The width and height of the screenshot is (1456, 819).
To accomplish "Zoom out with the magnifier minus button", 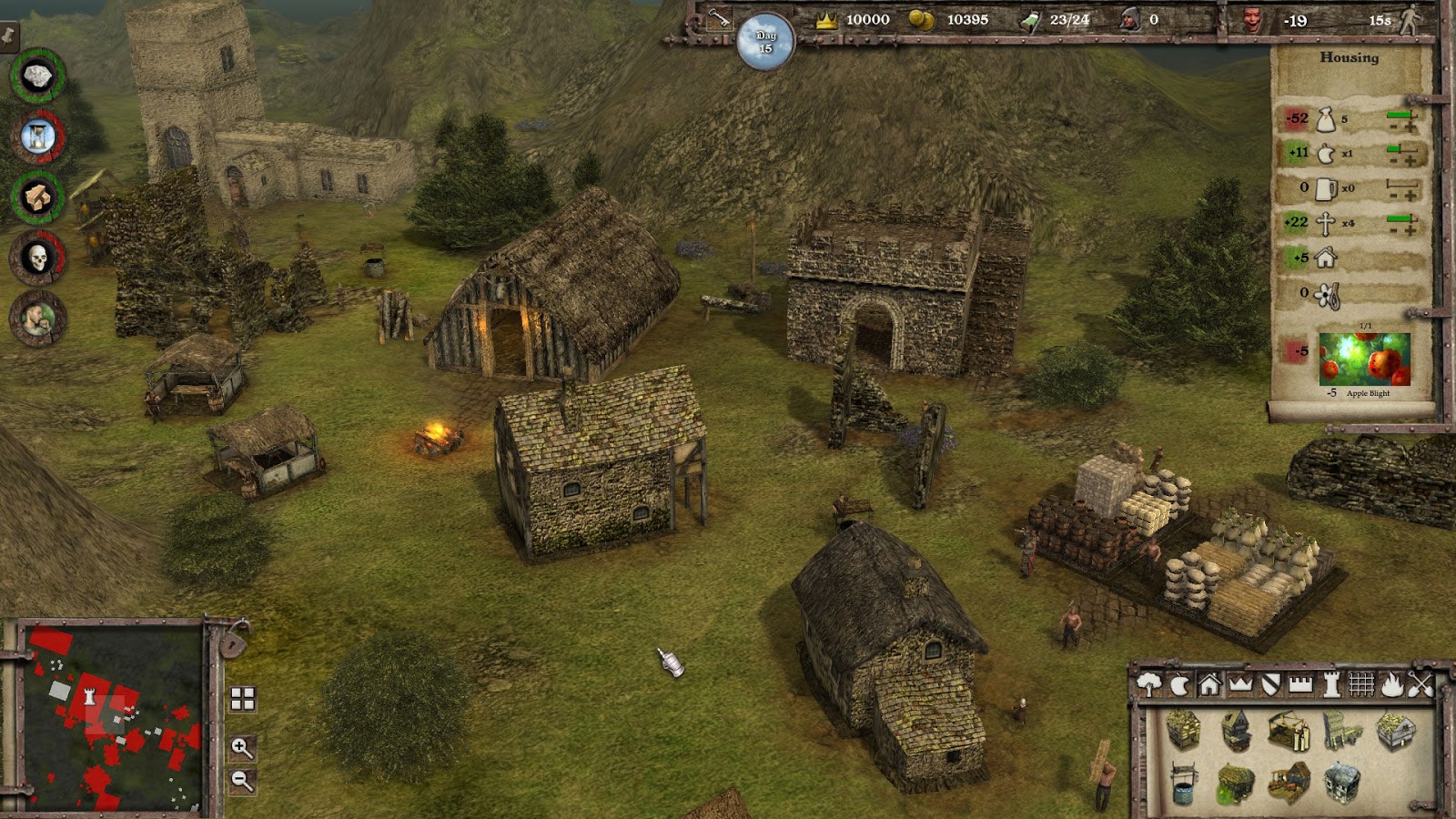I will click(x=242, y=780).
